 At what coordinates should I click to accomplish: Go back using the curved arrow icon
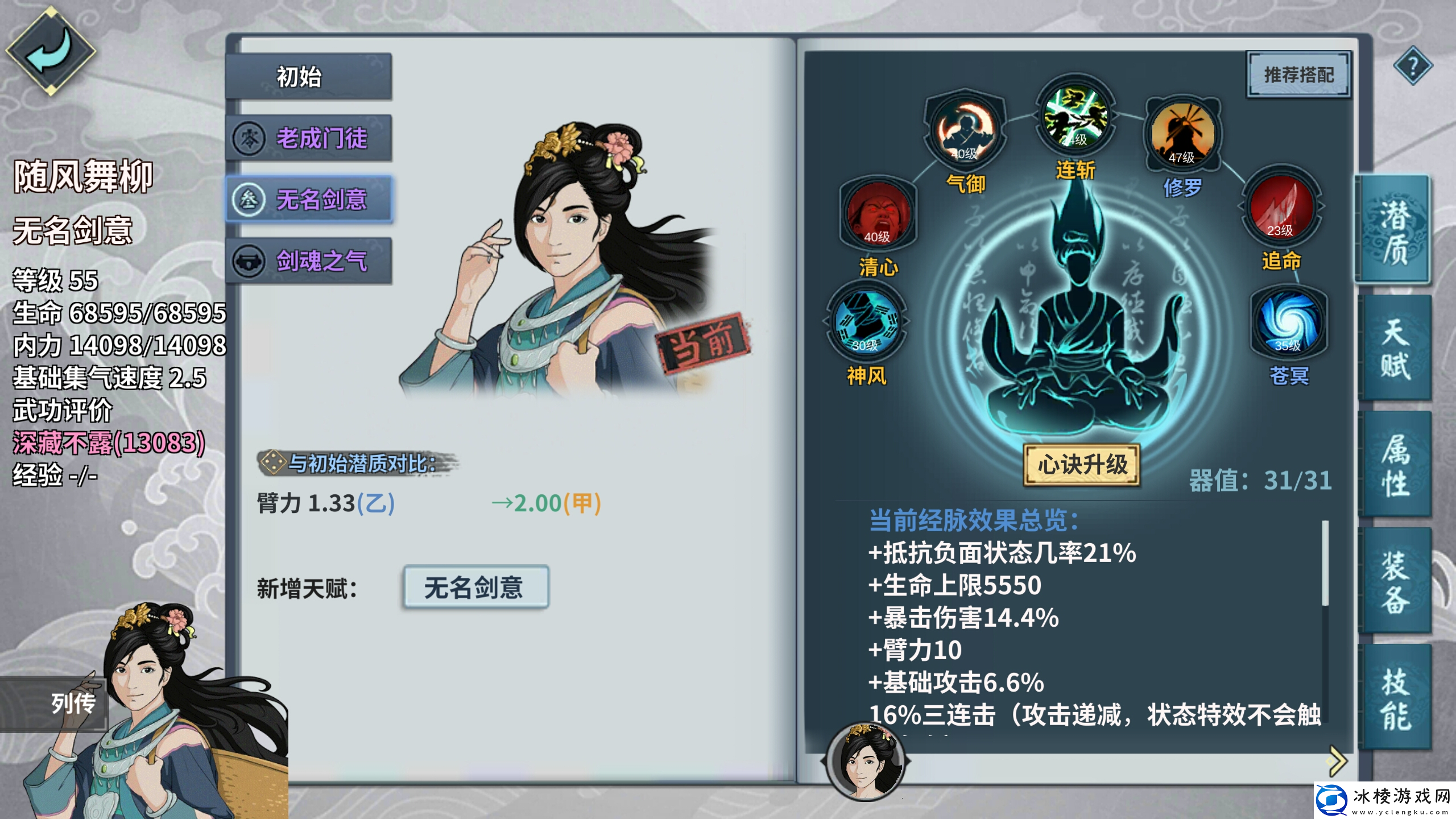(x=51, y=51)
